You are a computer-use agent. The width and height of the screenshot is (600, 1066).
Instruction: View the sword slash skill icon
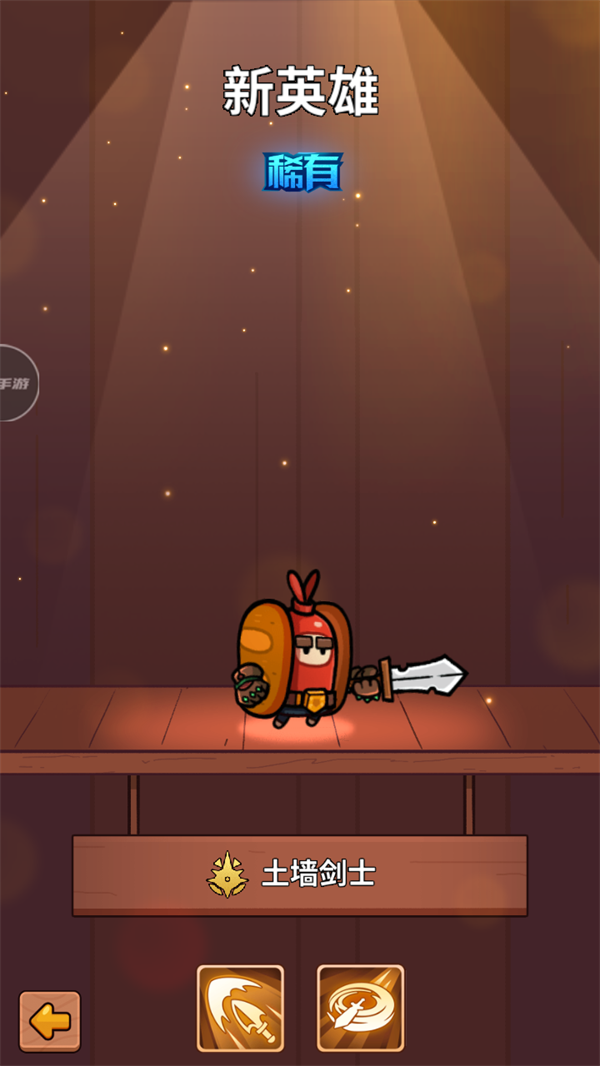pyautogui.click(x=240, y=1008)
